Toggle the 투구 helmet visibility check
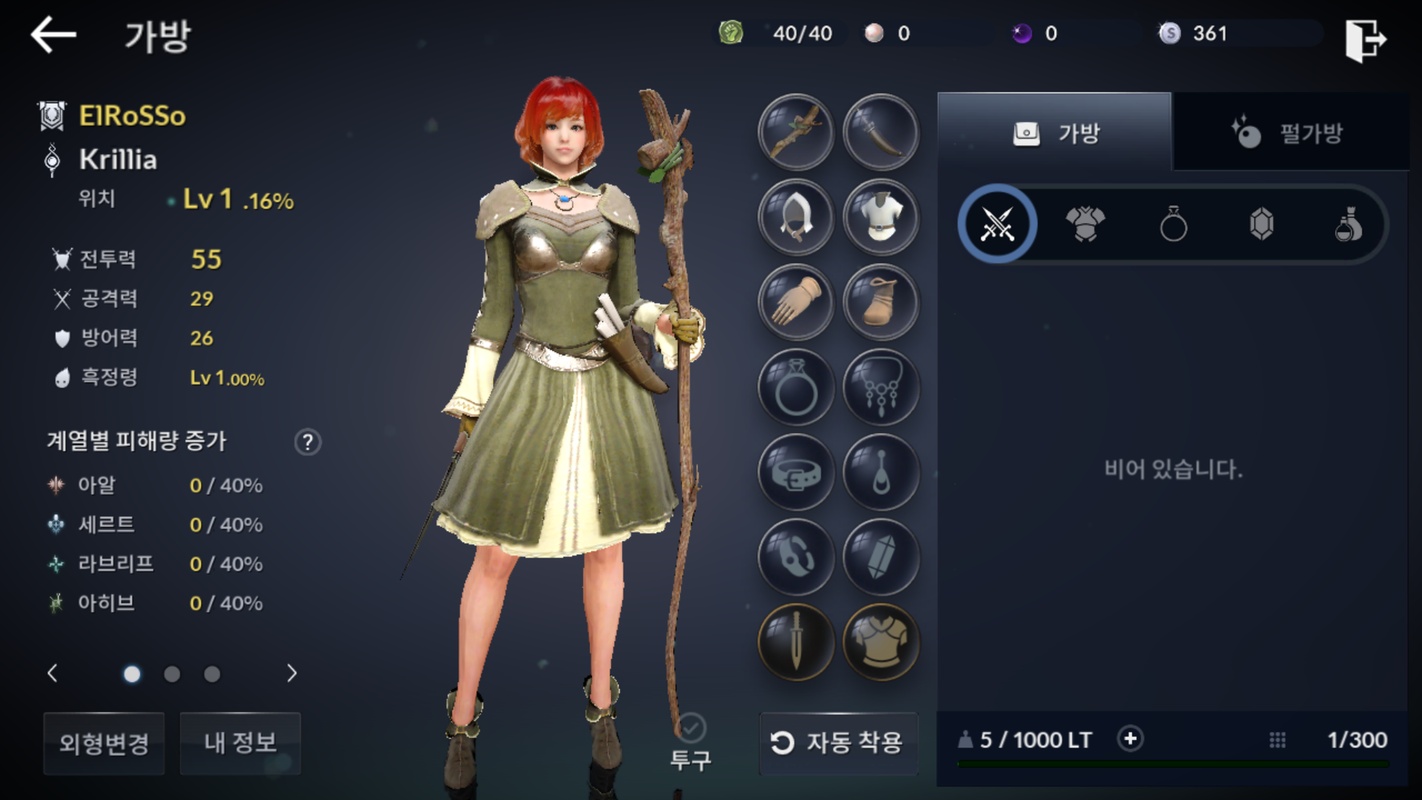Screen dimensions: 1422x800 pos(690,728)
